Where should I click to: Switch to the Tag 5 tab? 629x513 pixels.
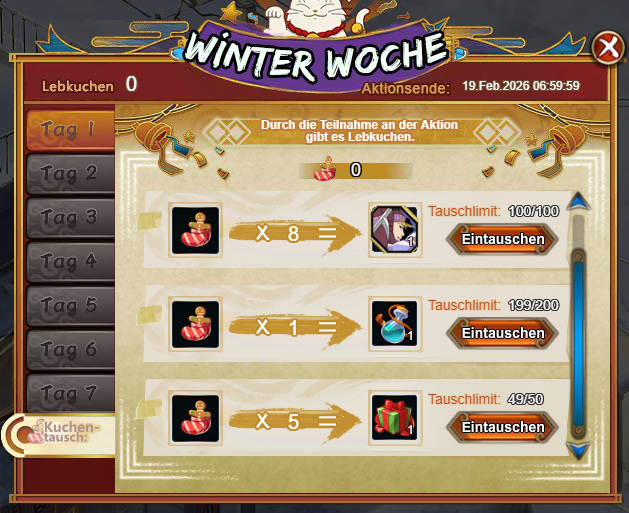pyautogui.click(x=68, y=305)
